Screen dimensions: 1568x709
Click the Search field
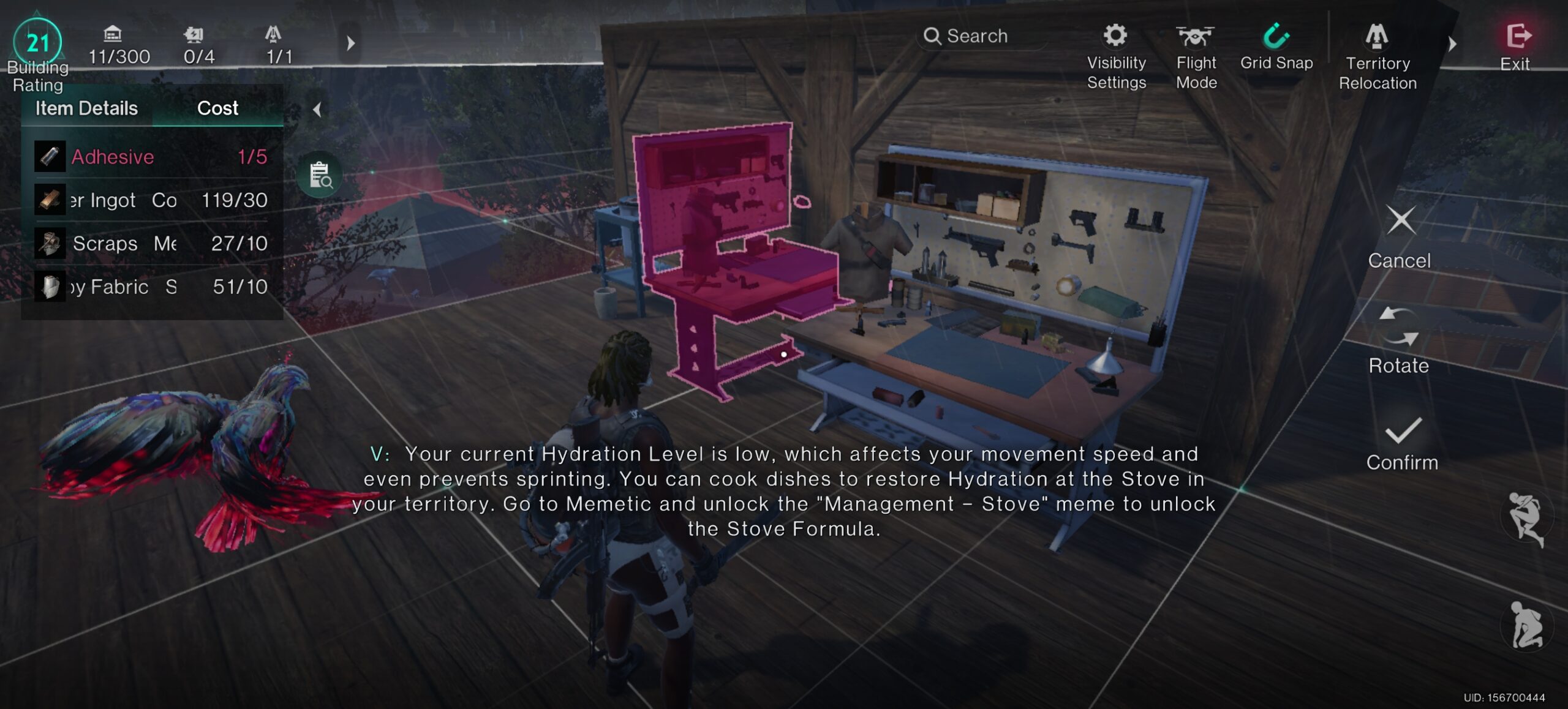[980, 36]
